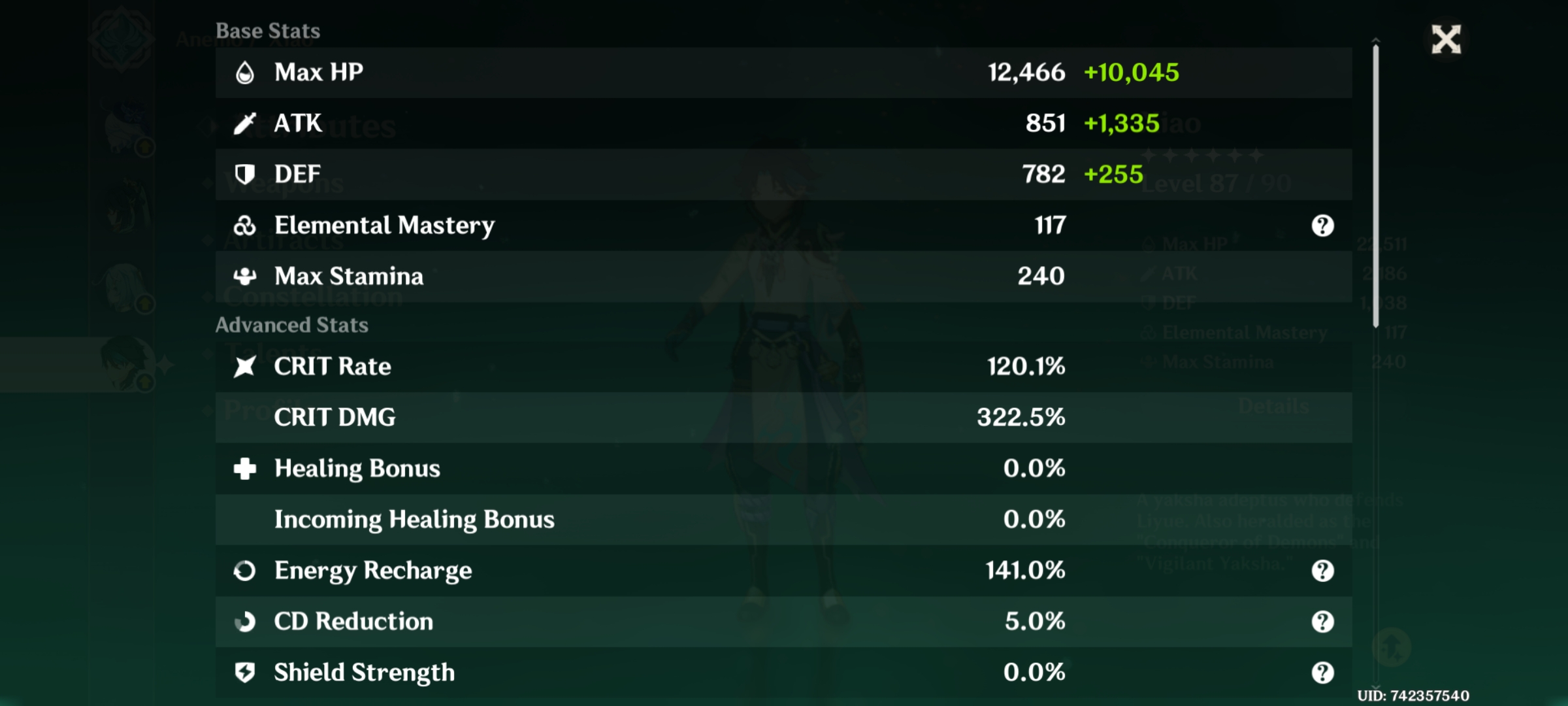Open the Elemental Mastery help tooltip

(1323, 225)
